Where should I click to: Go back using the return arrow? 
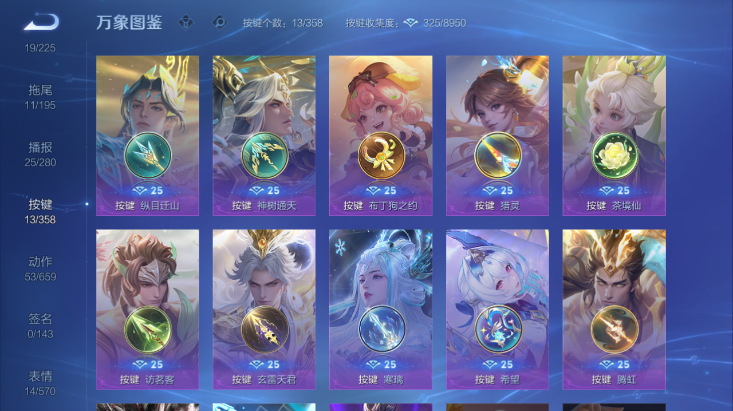click(41, 22)
